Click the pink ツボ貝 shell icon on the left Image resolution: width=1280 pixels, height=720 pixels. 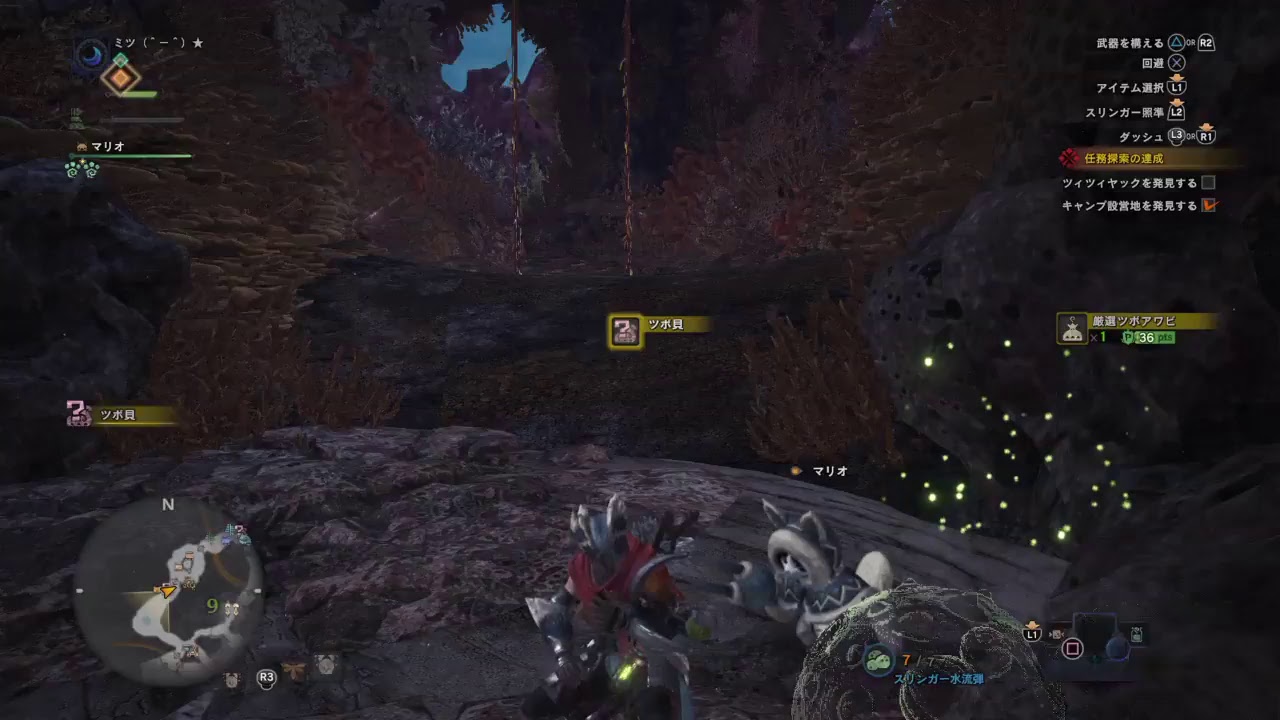(77, 414)
